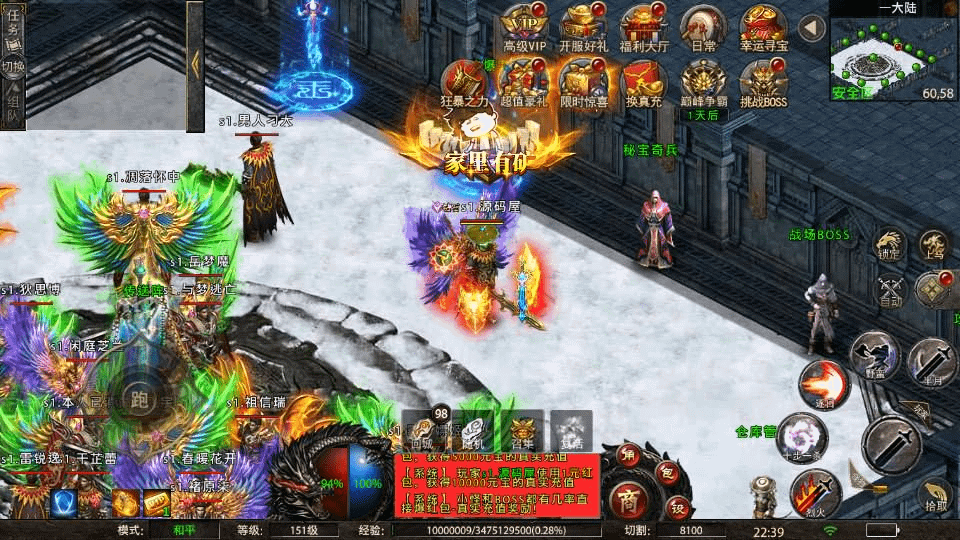Collapse the side panel with the gold arrow
Viewport: 960px width, 540px height.
tap(195, 64)
